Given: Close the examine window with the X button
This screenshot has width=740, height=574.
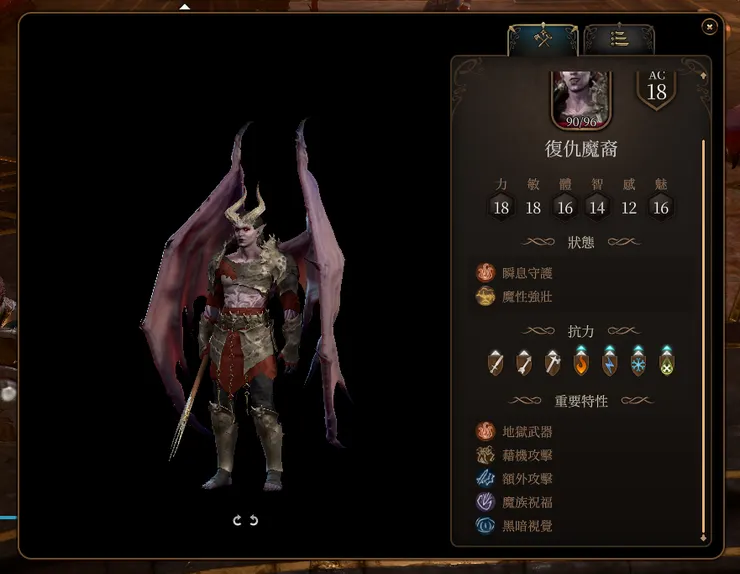Looking at the screenshot, I should tap(710, 27).
